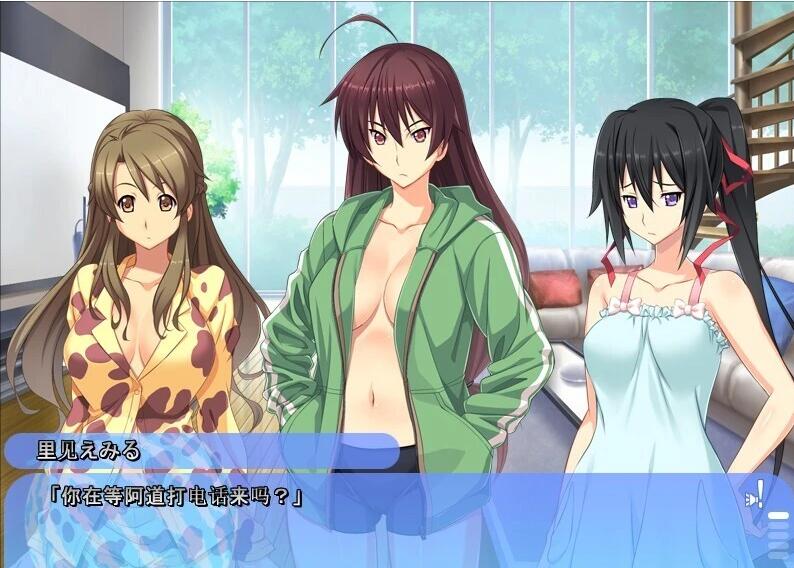Select the highlighted top bar in the stacked menu
The width and height of the screenshot is (794, 568).
pos(777,517)
